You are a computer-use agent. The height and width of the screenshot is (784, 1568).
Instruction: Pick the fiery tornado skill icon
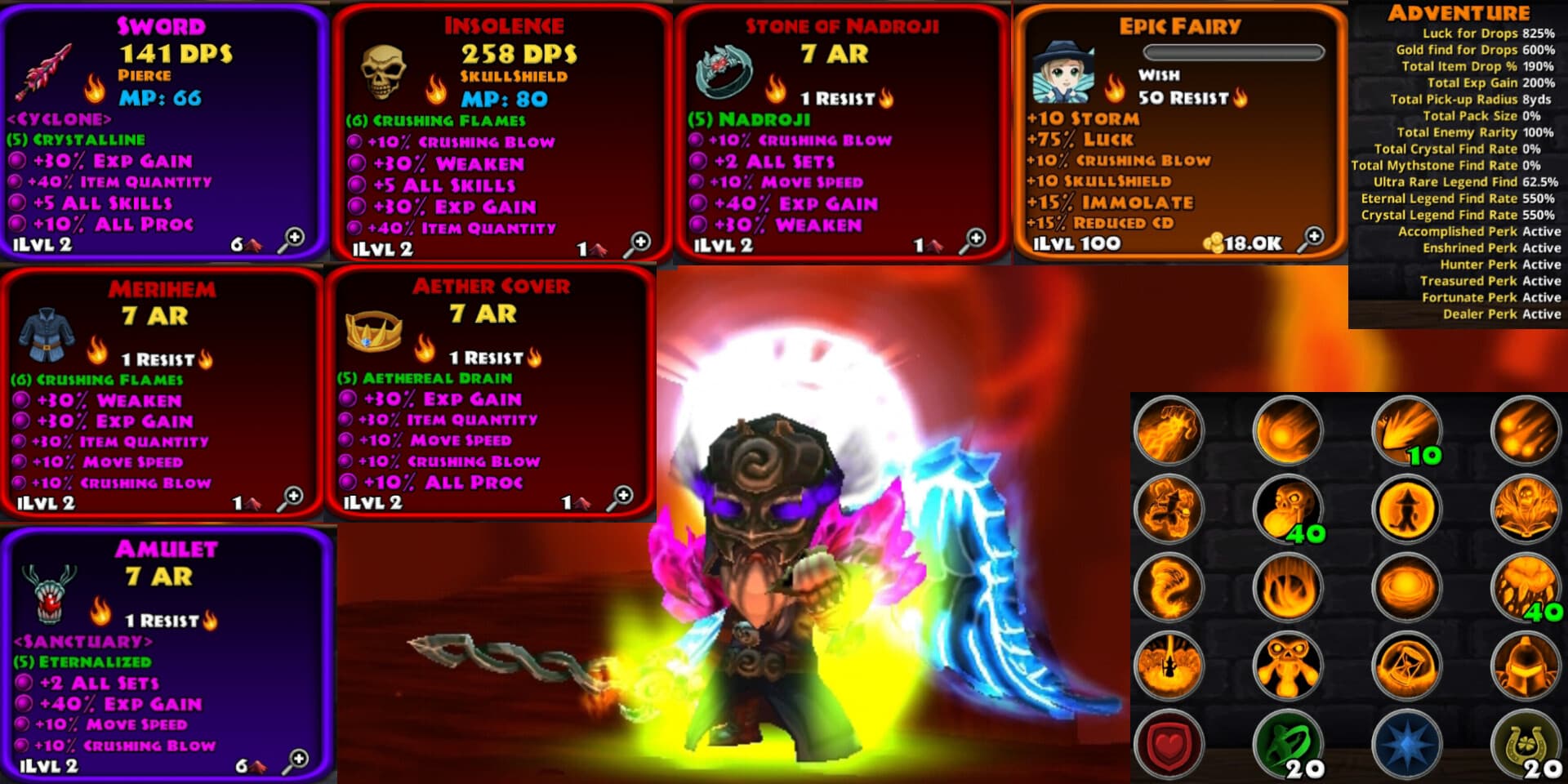pyautogui.click(x=1169, y=587)
